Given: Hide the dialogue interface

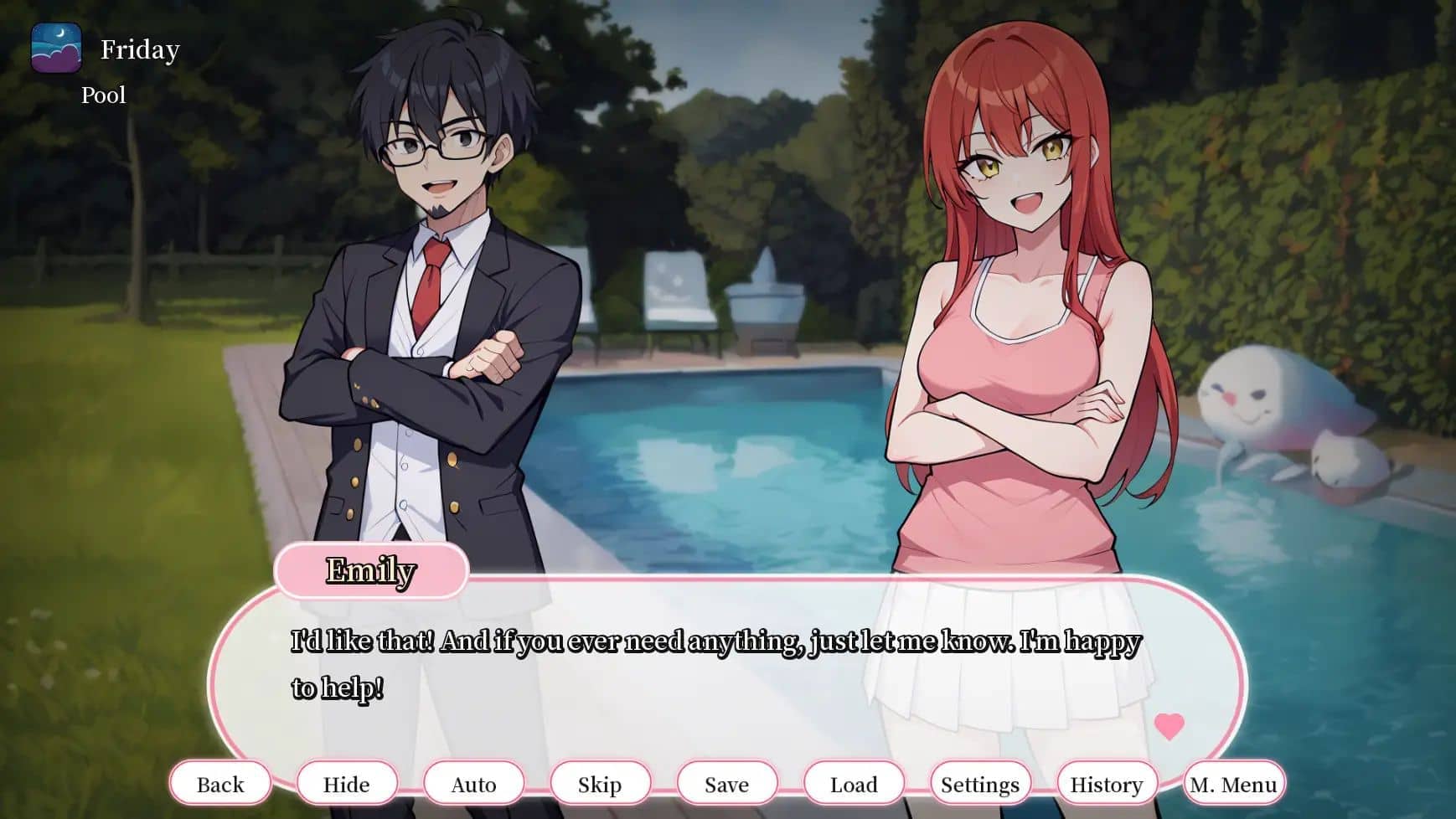Looking at the screenshot, I should click(347, 784).
